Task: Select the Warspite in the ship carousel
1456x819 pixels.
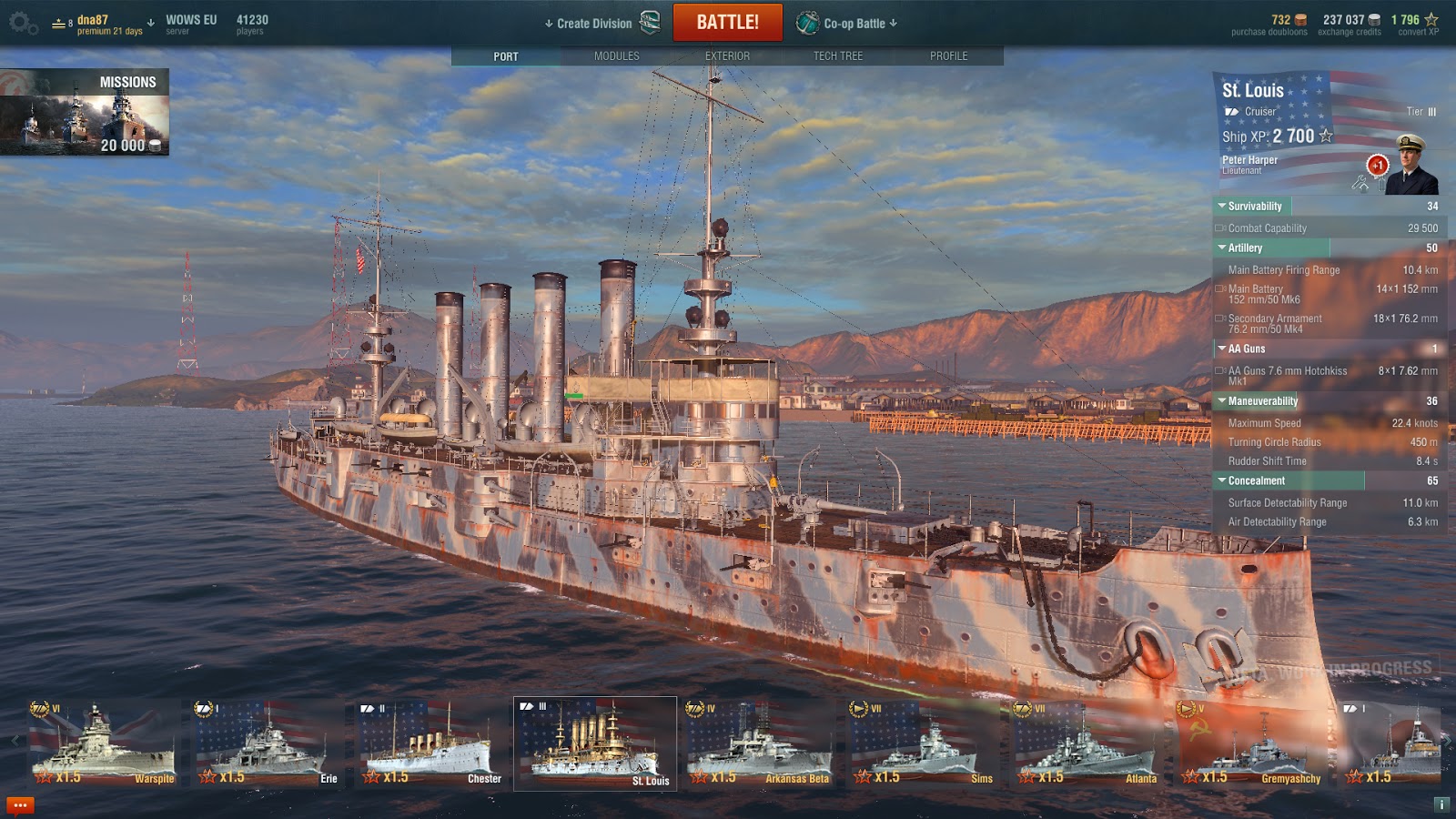Action: coord(102,743)
